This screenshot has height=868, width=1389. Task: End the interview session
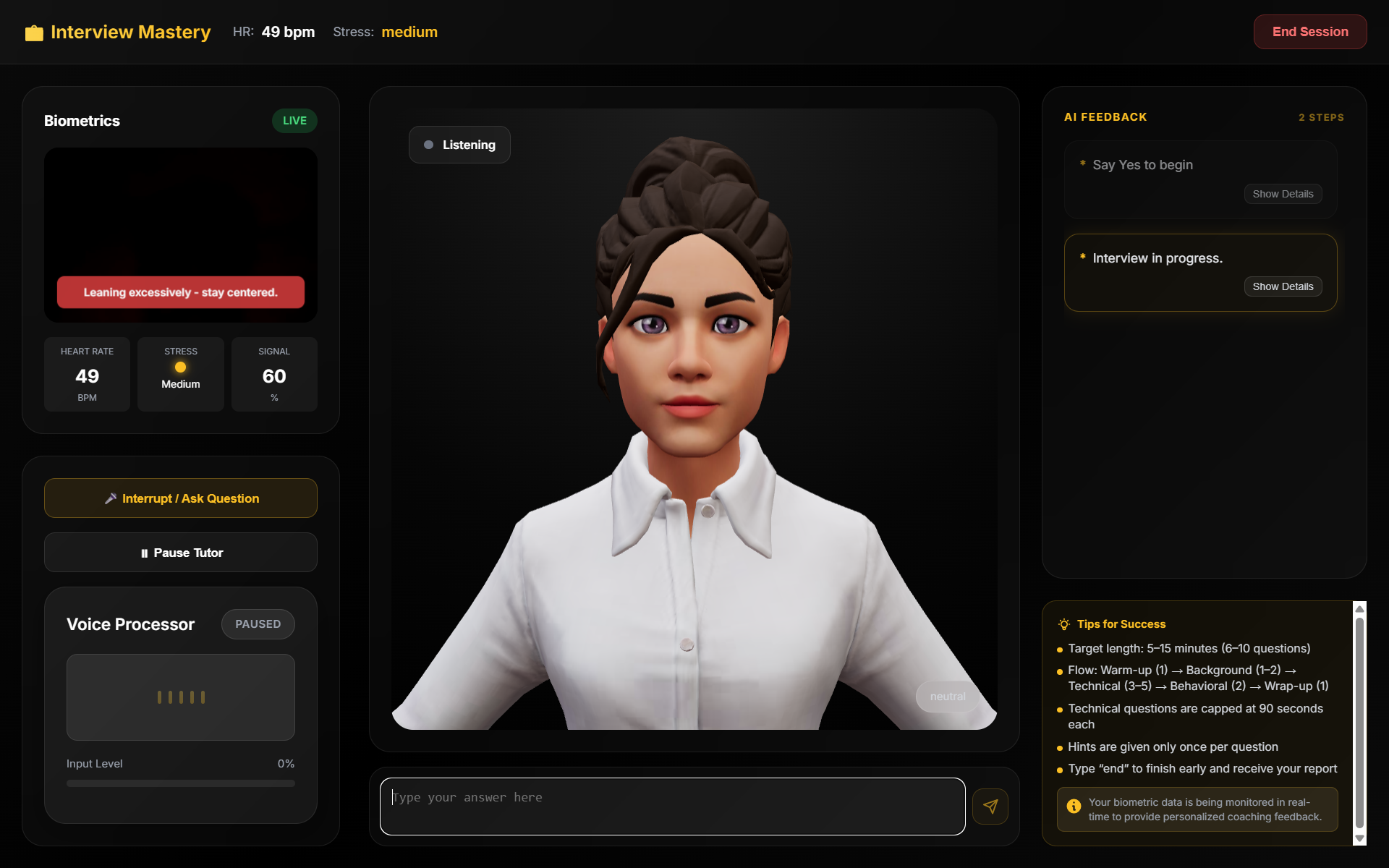(x=1309, y=32)
